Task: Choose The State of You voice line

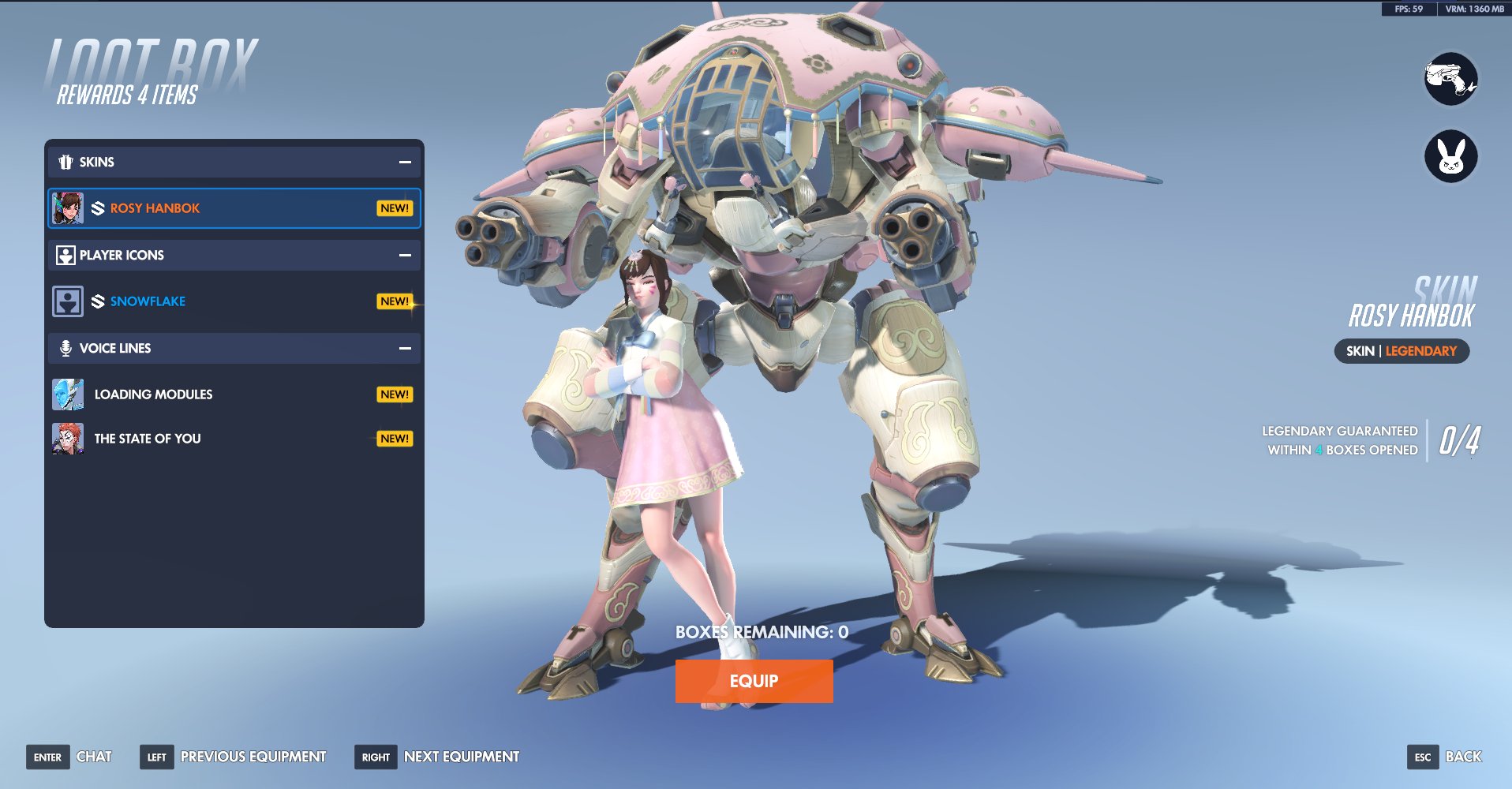Action: [x=234, y=439]
